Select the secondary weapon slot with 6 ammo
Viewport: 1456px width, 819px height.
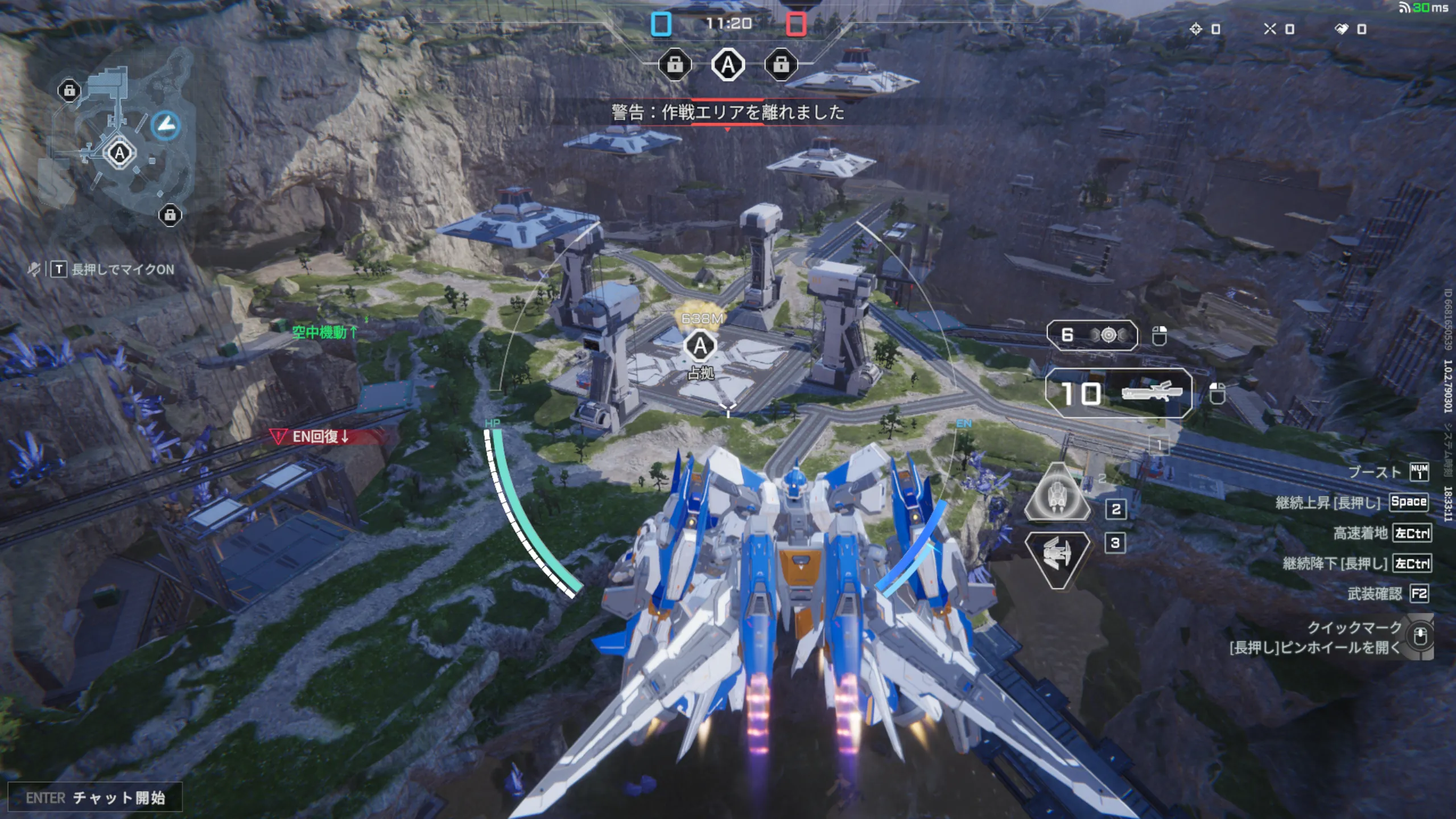[1092, 335]
